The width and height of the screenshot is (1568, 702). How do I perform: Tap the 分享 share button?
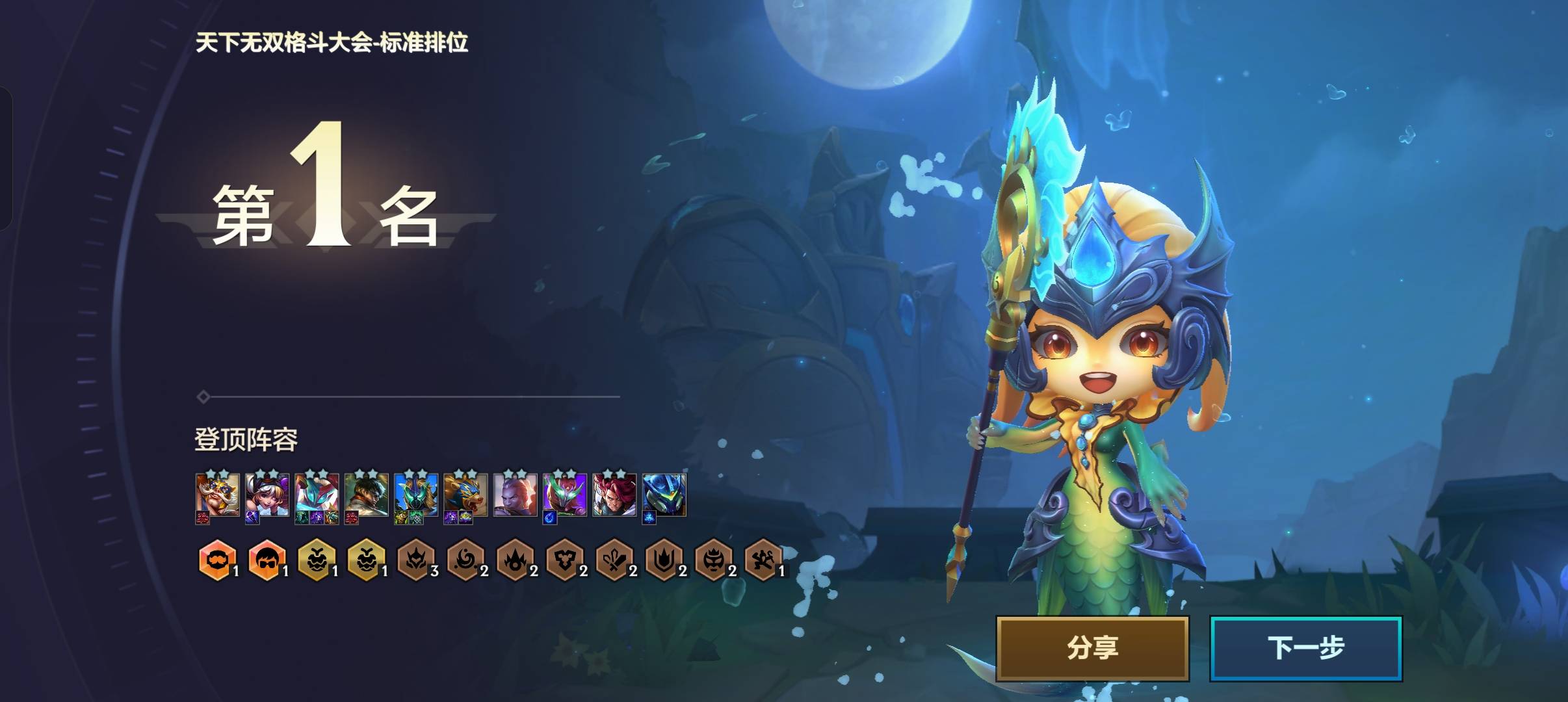pyautogui.click(x=1092, y=648)
